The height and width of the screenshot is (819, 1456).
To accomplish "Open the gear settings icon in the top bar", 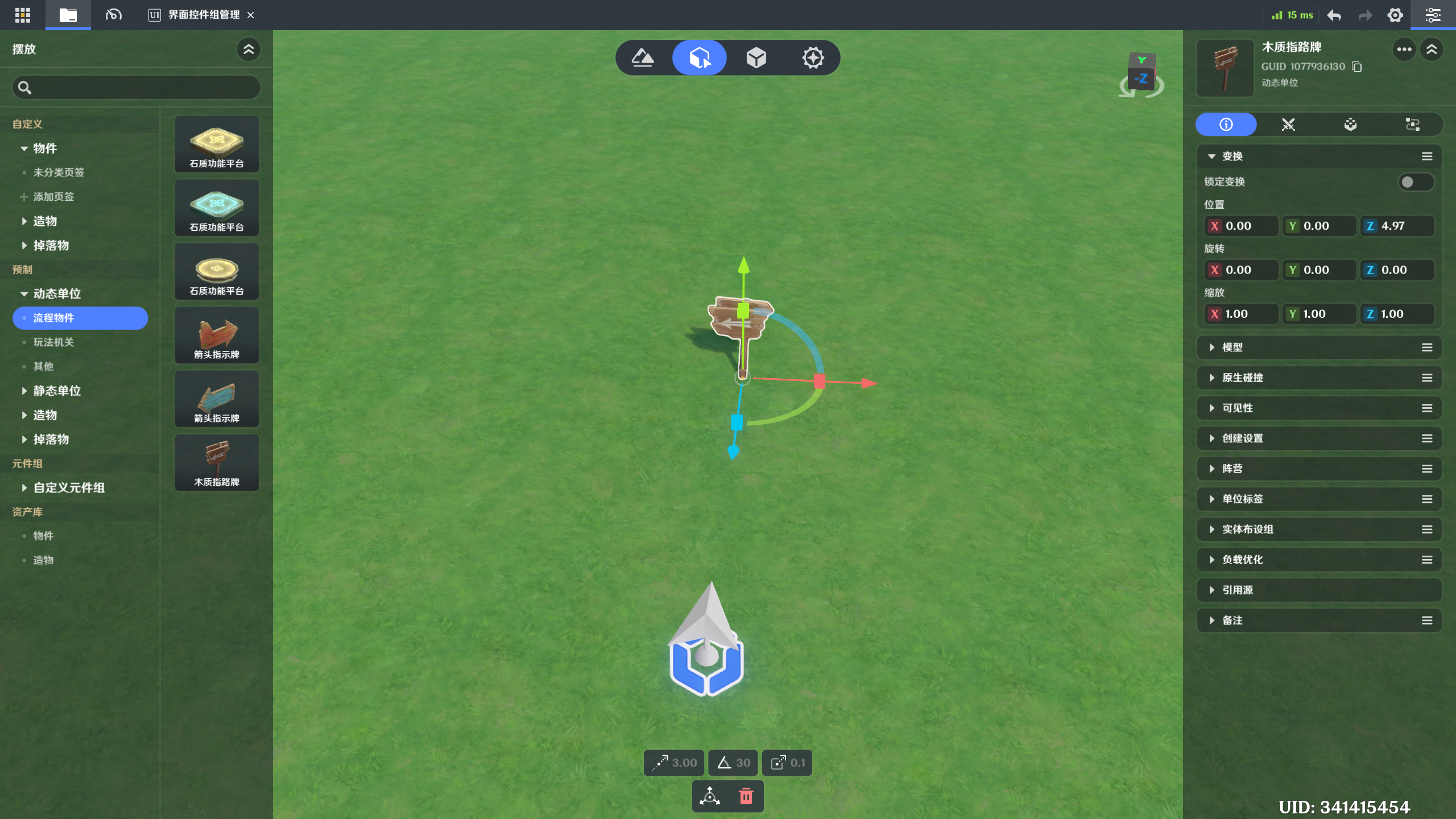I will pos(1395,15).
